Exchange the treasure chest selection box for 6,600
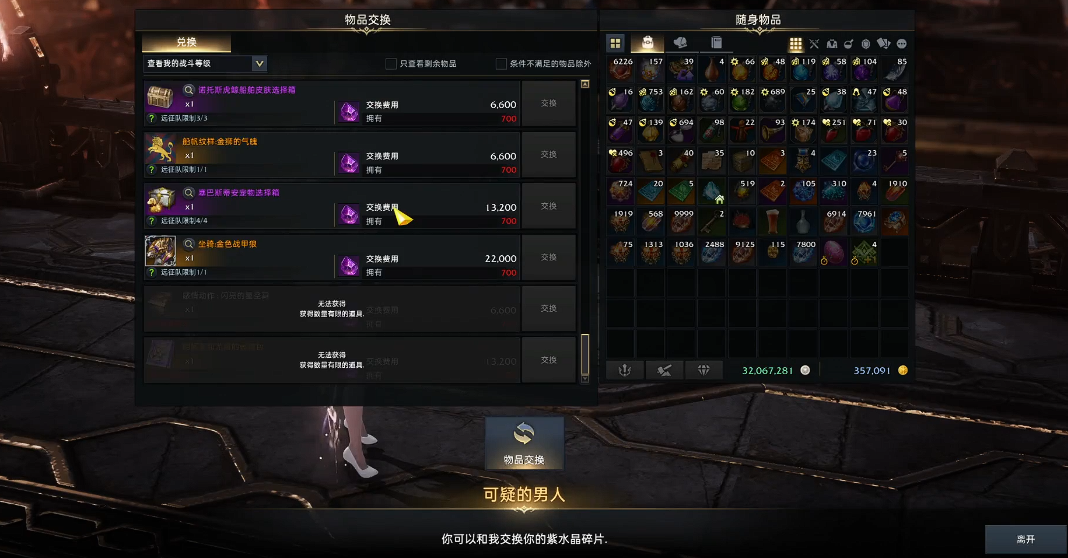 548,103
